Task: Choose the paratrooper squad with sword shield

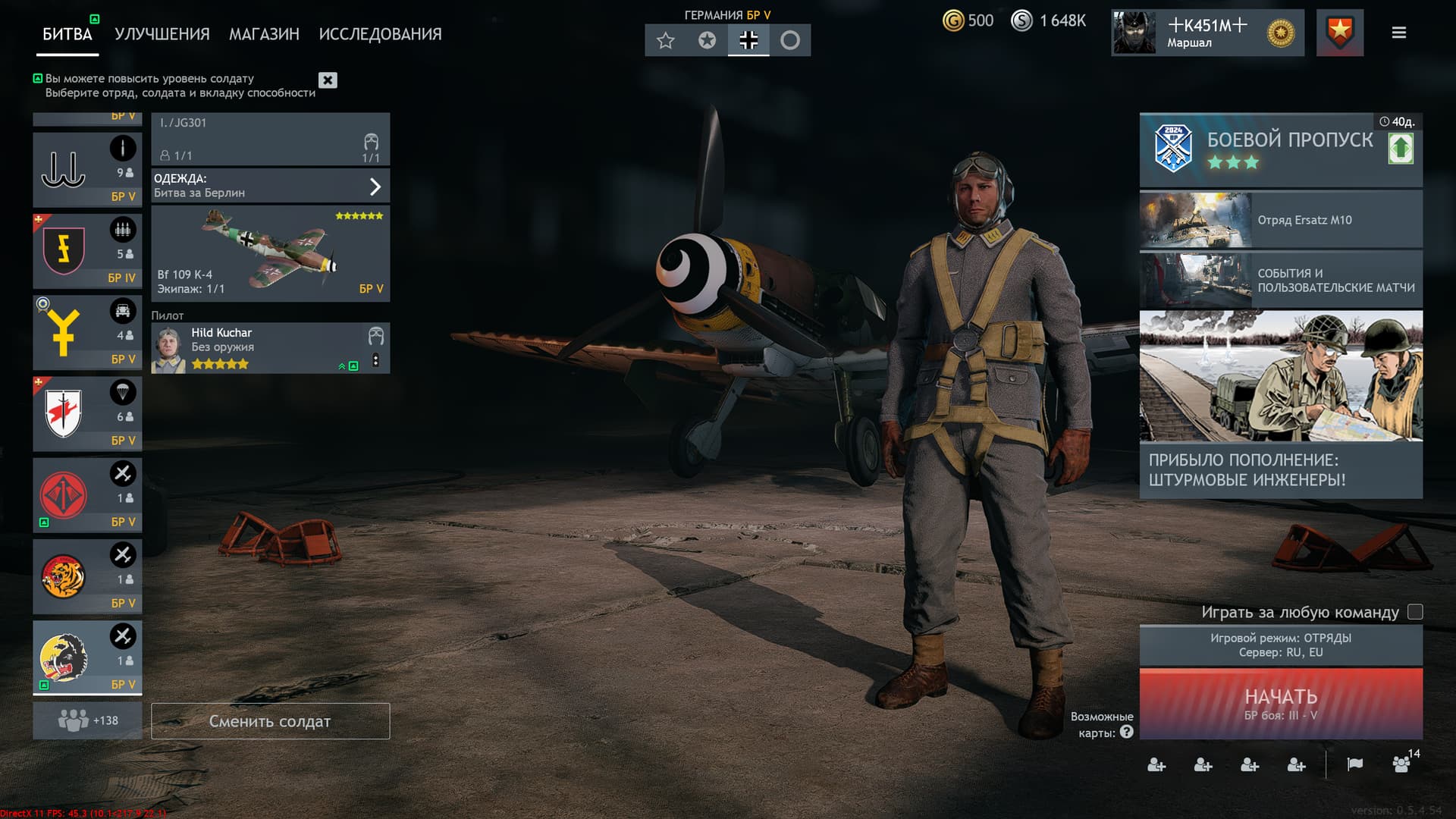Action: point(86,414)
